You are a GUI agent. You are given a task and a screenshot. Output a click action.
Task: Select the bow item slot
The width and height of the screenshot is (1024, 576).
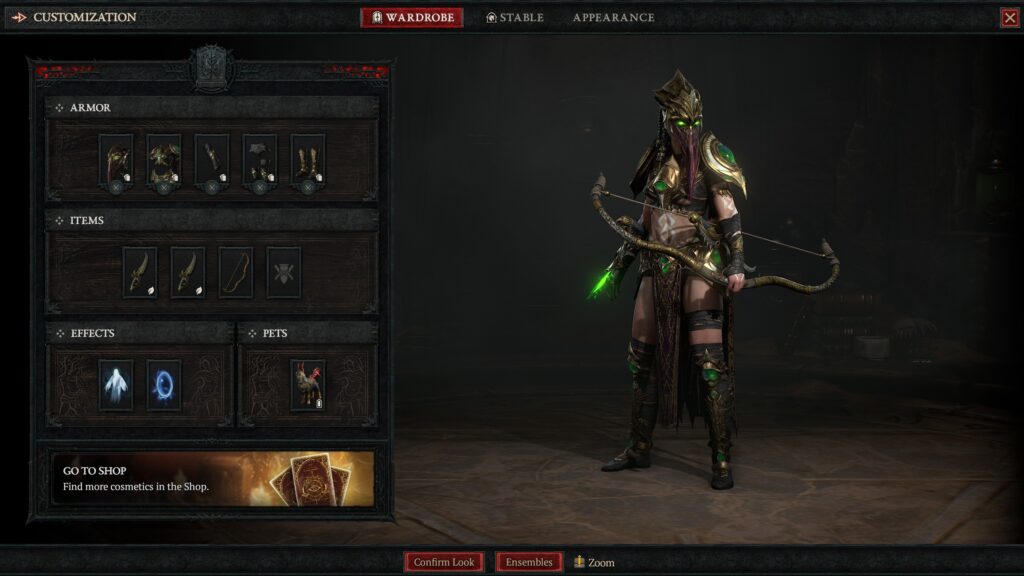(x=236, y=272)
